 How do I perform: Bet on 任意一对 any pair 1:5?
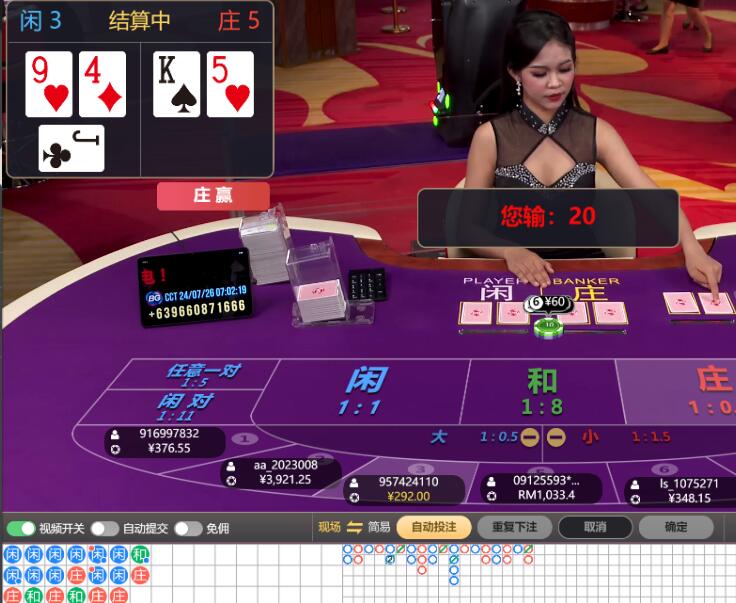click(x=202, y=375)
